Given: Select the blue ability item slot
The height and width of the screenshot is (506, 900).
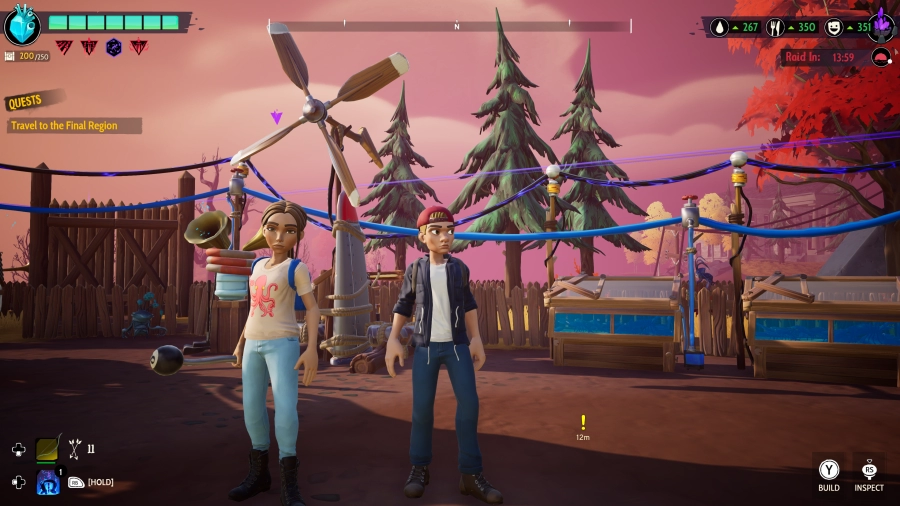Looking at the screenshot, I should [48, 482].
